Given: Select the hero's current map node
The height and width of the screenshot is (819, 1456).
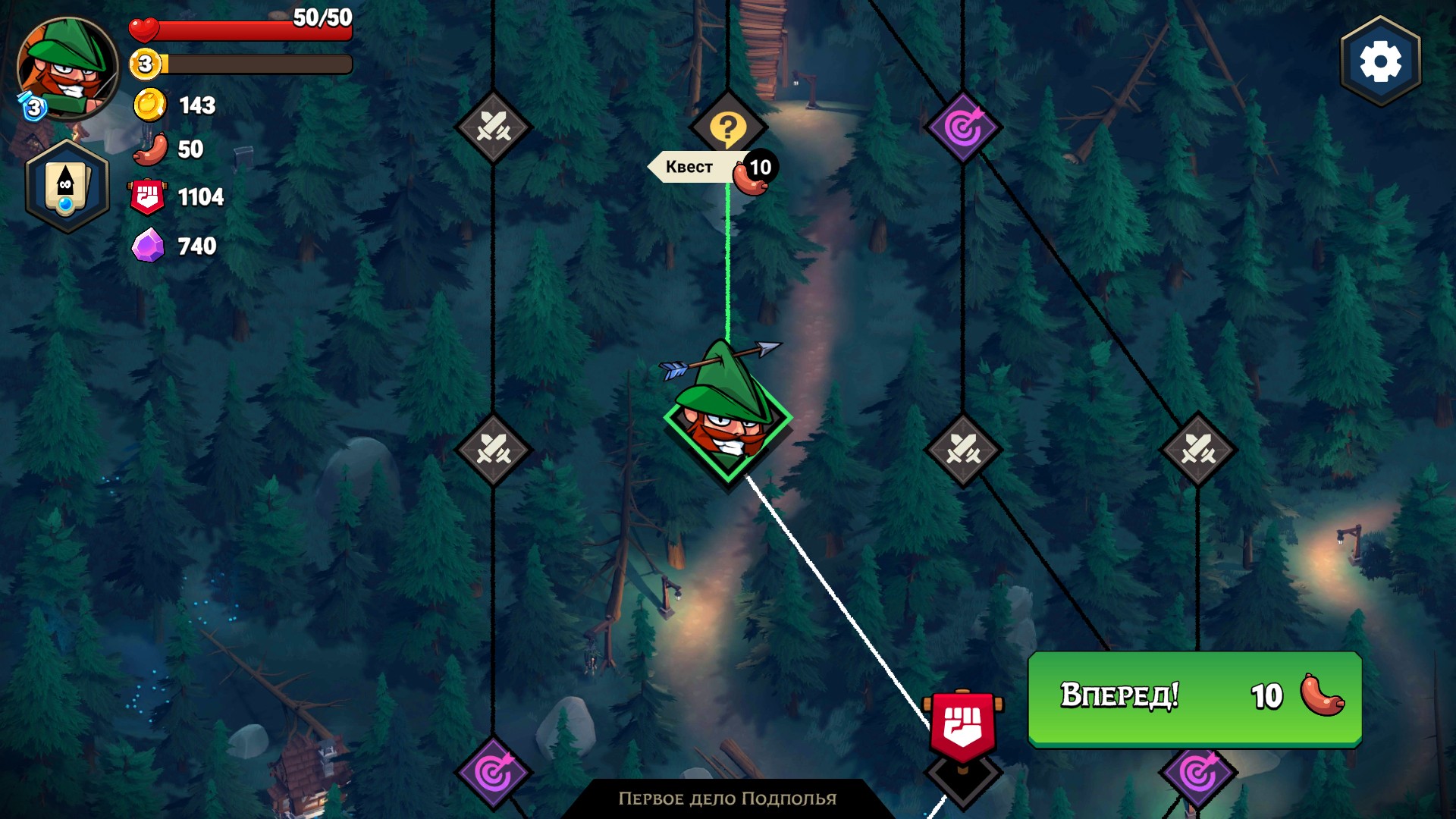Looking at the screenshot, I should (727, 425).
